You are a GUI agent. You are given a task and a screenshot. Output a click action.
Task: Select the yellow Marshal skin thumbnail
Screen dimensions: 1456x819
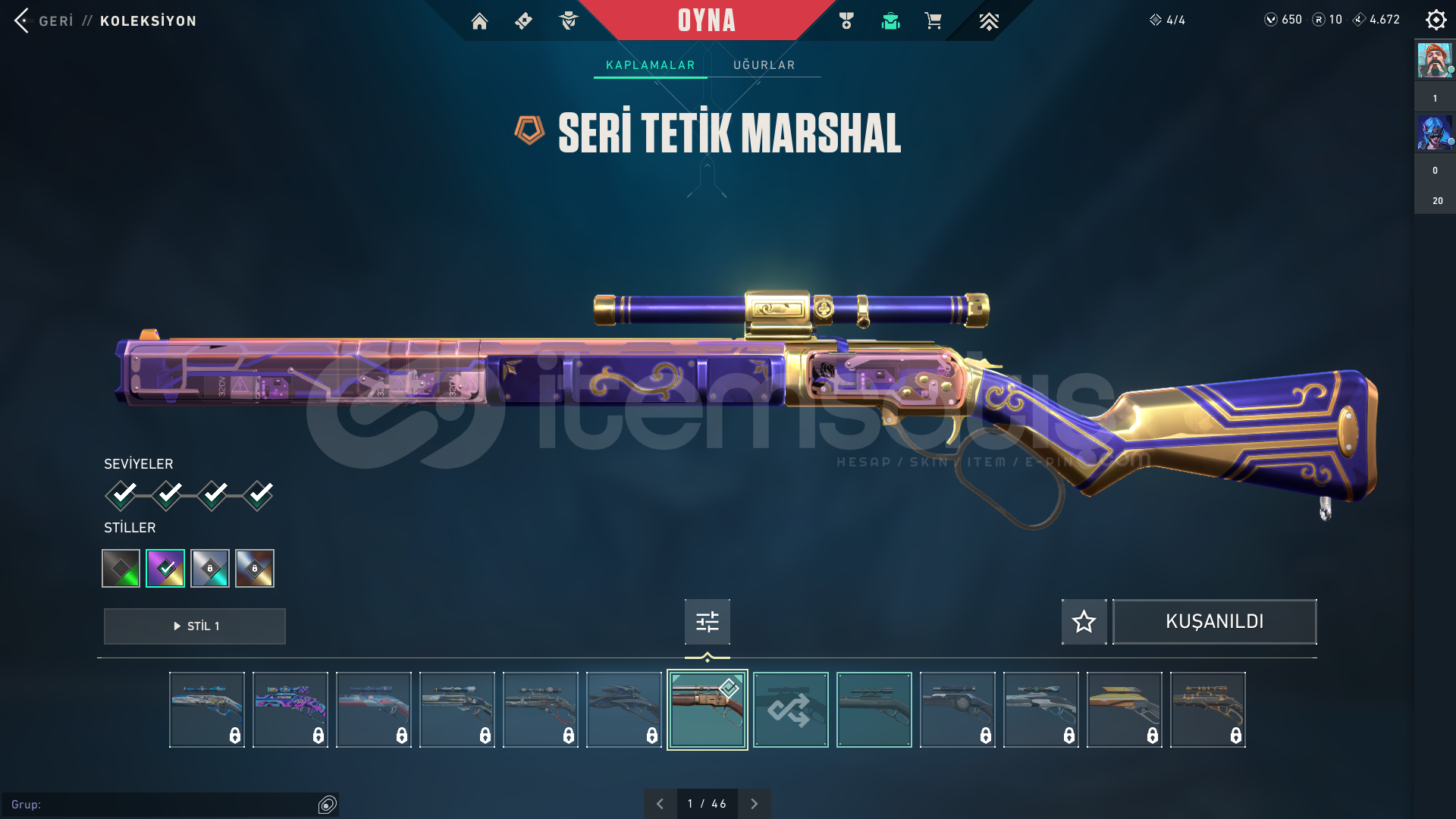(1124, 710)
